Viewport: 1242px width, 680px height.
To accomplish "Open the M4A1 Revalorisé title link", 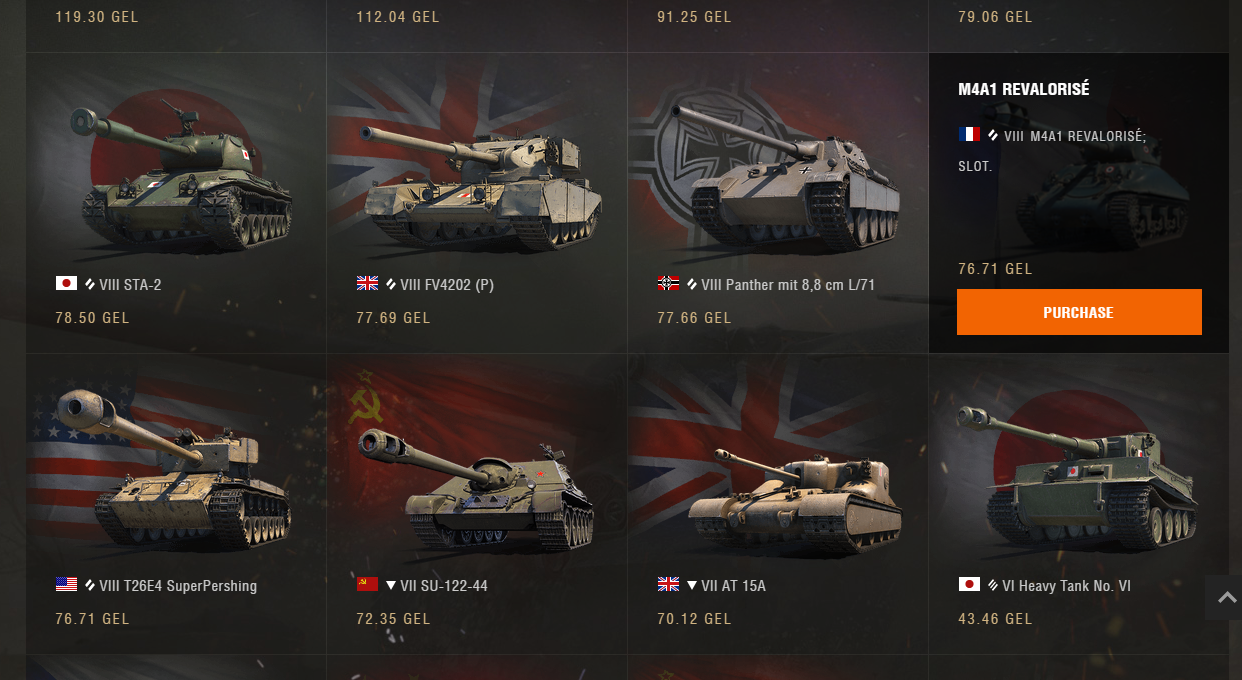I will (x=1023, y=89).
